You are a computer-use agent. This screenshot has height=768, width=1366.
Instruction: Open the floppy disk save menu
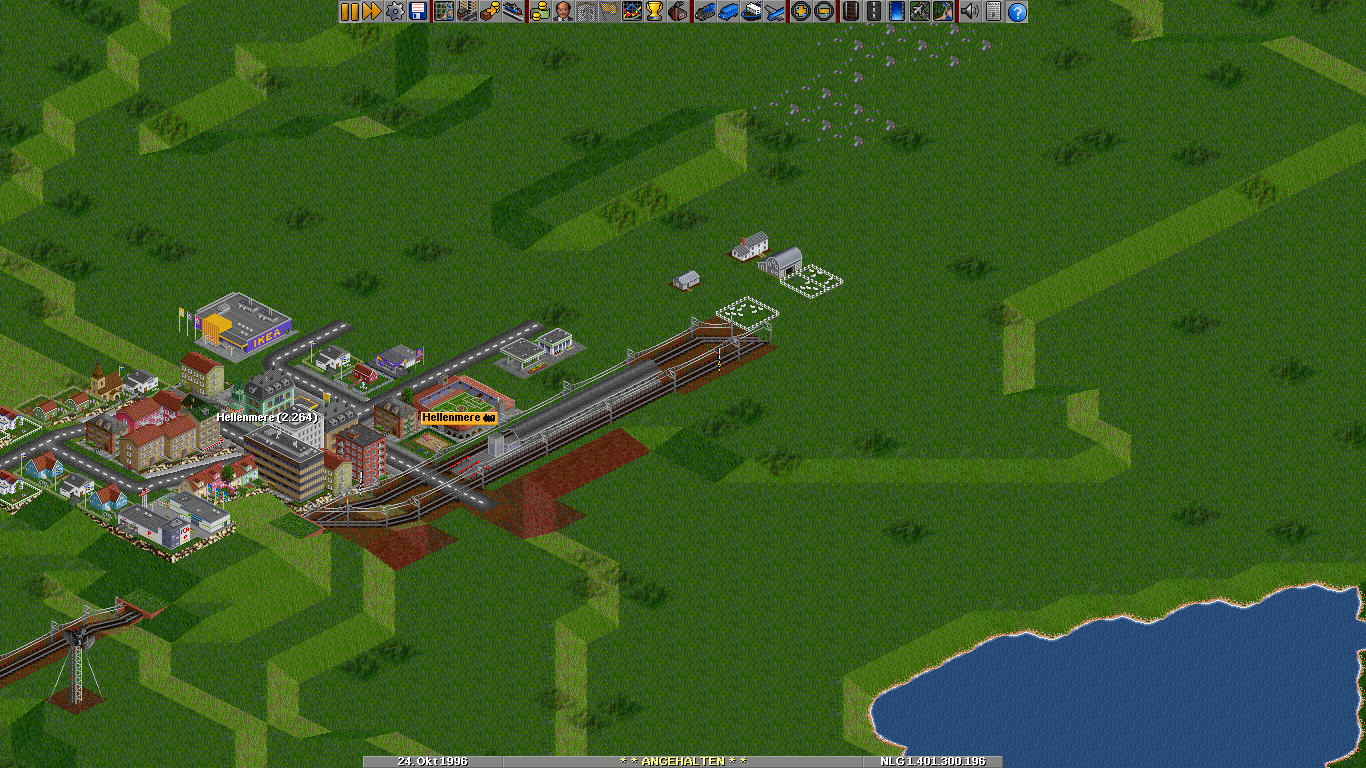point(417,12)
